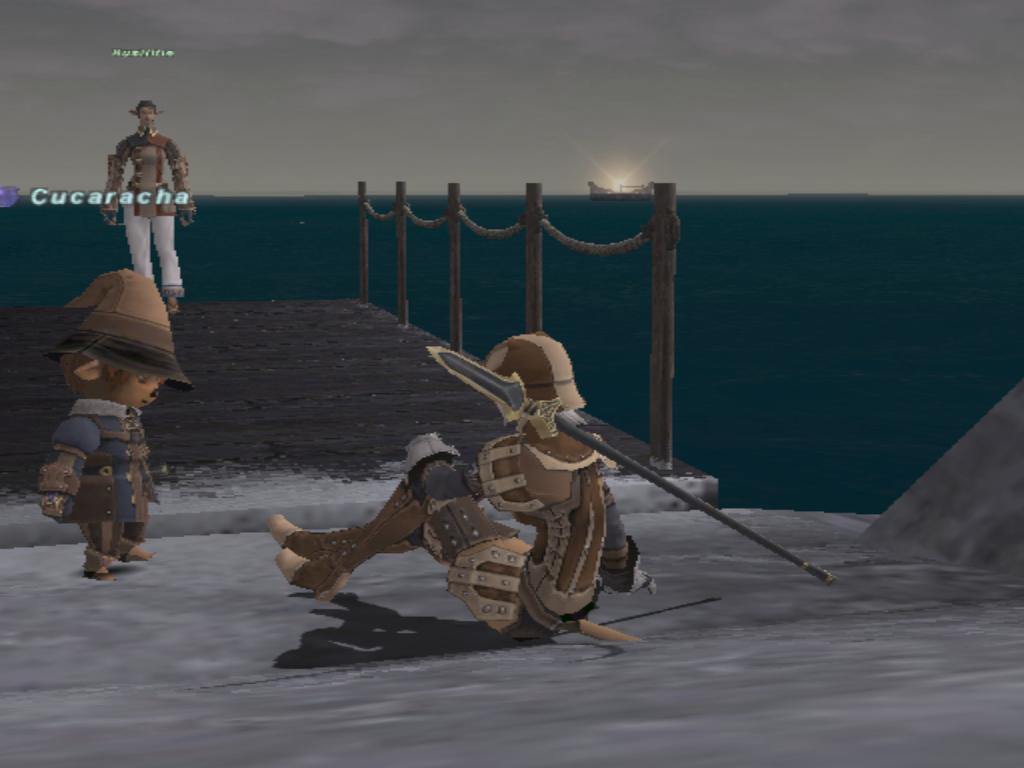Viewport: 1024px width, 768px height.
Task: Select the Cucaracha player nameplate
Action: click(109, 197)
